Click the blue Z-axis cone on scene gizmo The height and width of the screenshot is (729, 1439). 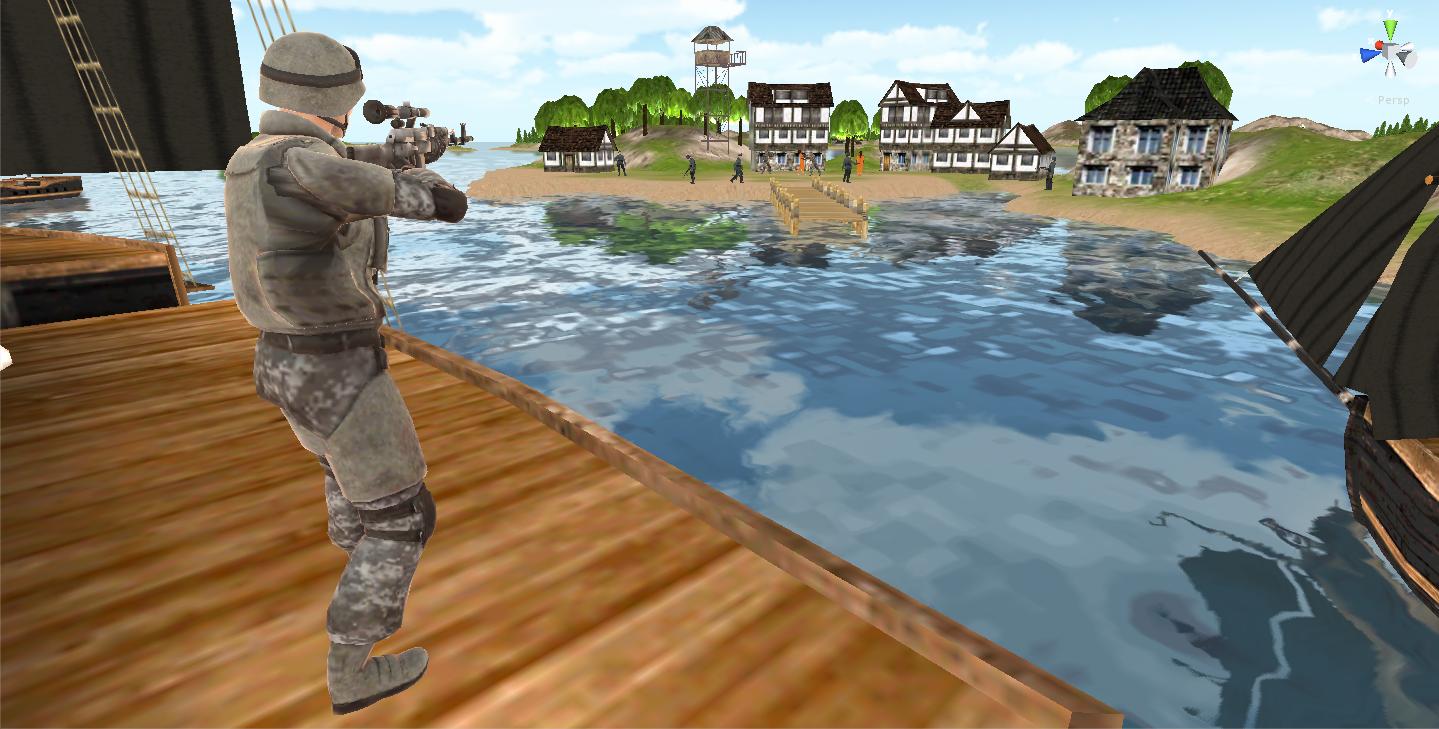(1369, 53)
